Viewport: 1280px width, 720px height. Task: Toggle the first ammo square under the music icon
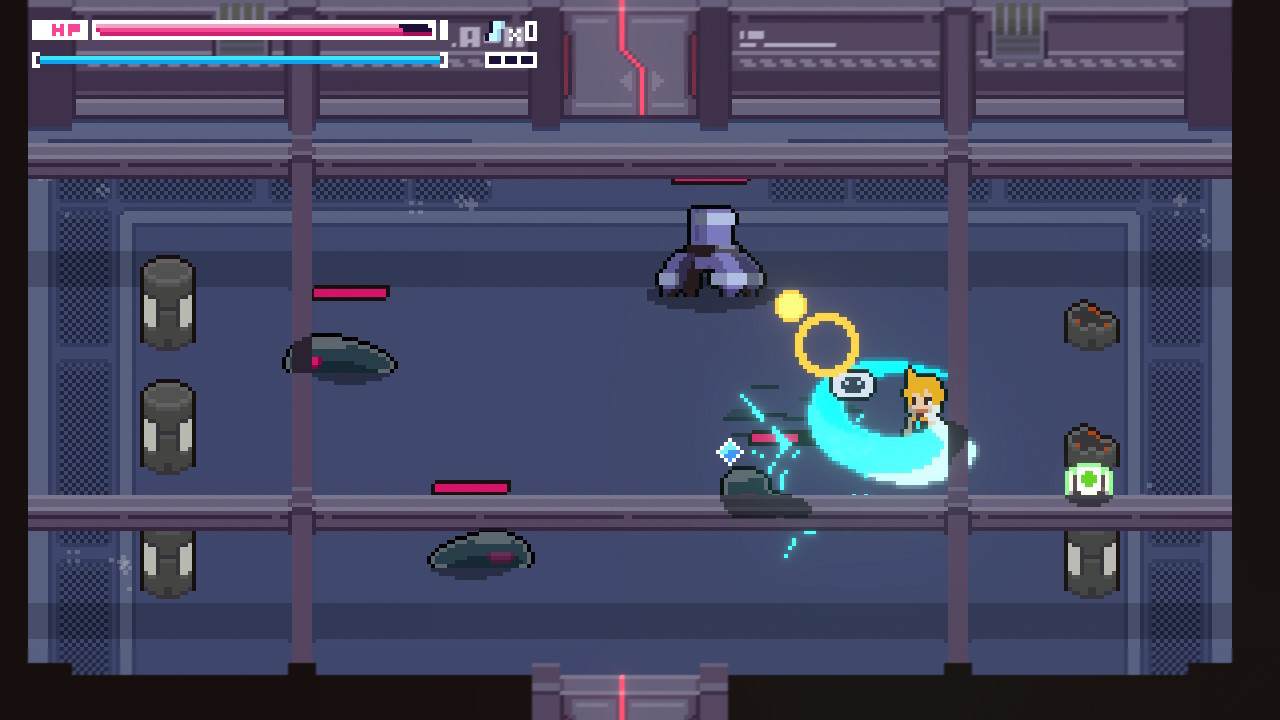494,62
